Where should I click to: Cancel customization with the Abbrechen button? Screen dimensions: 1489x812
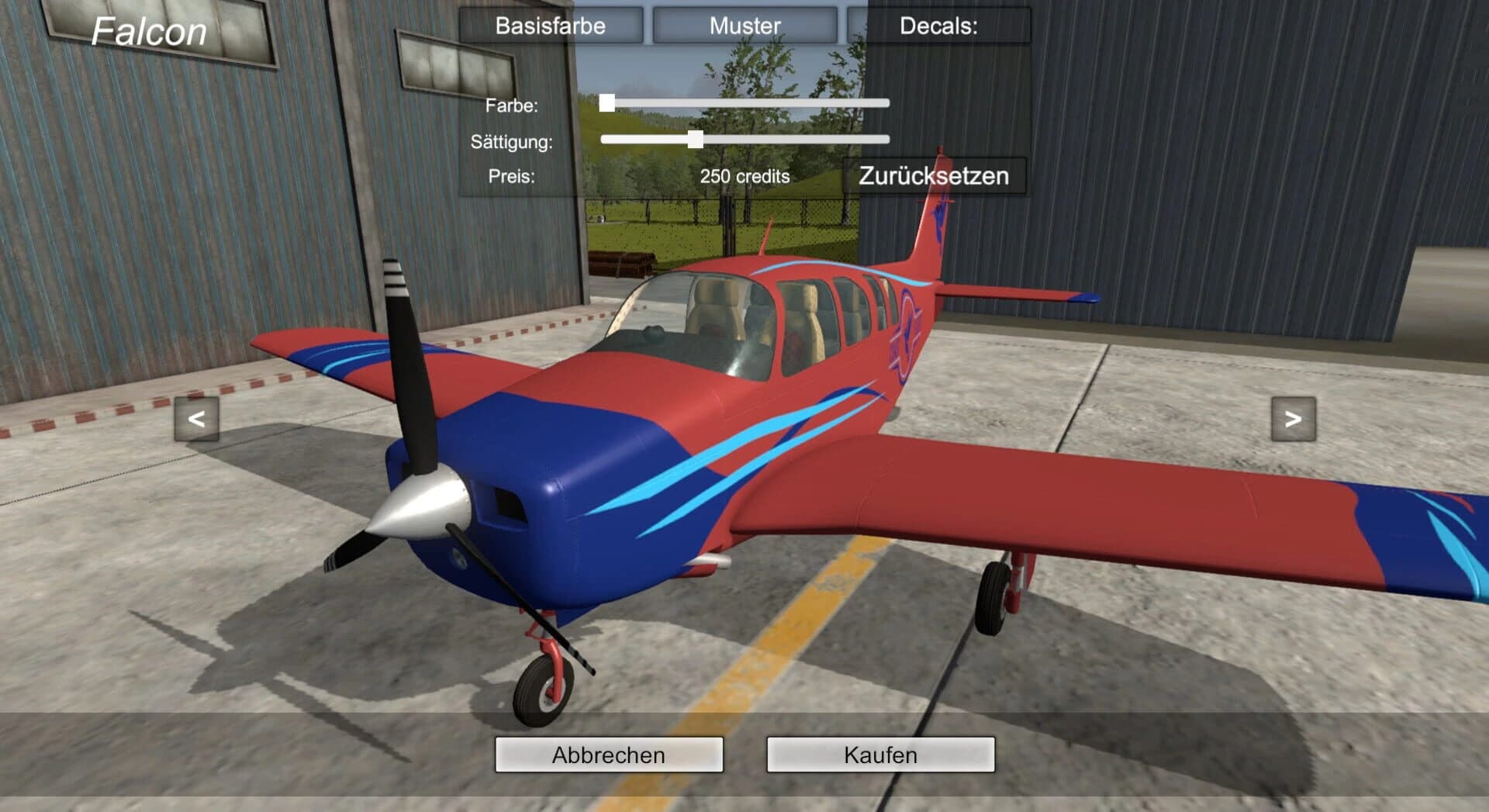609,754
